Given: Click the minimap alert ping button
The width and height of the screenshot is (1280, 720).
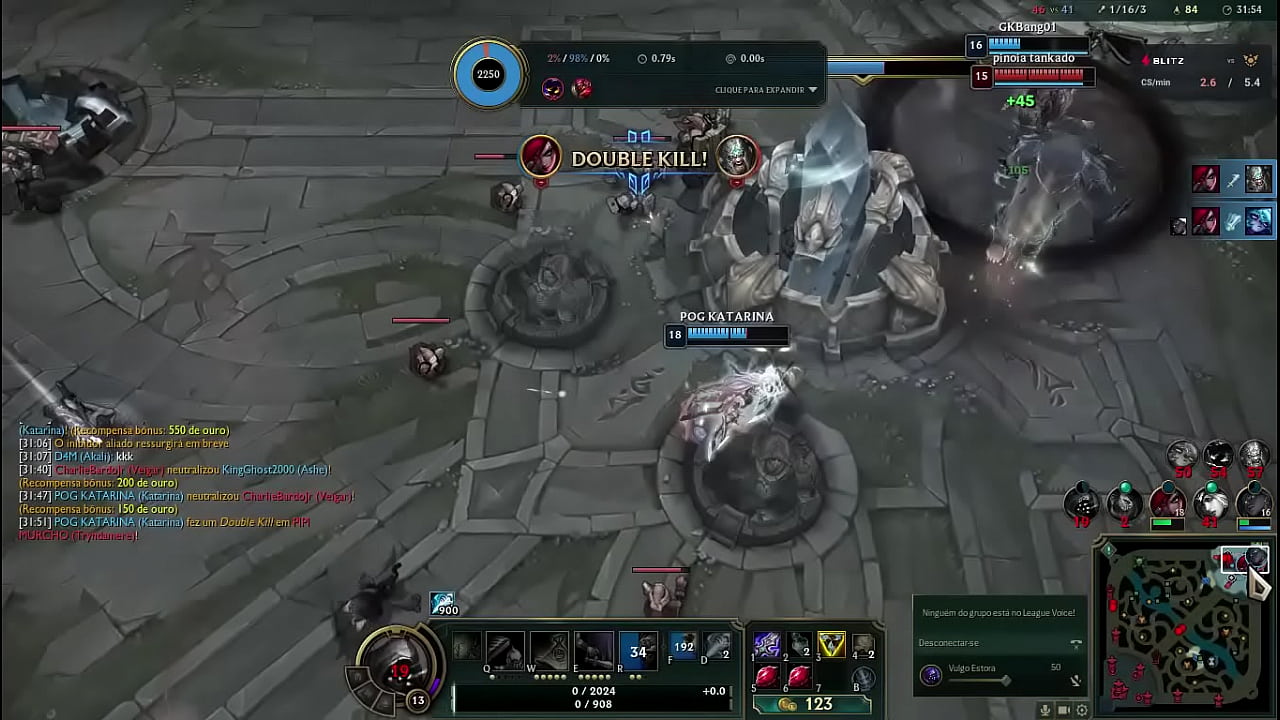Looking at the screenshot, I should click(1108, 550).
